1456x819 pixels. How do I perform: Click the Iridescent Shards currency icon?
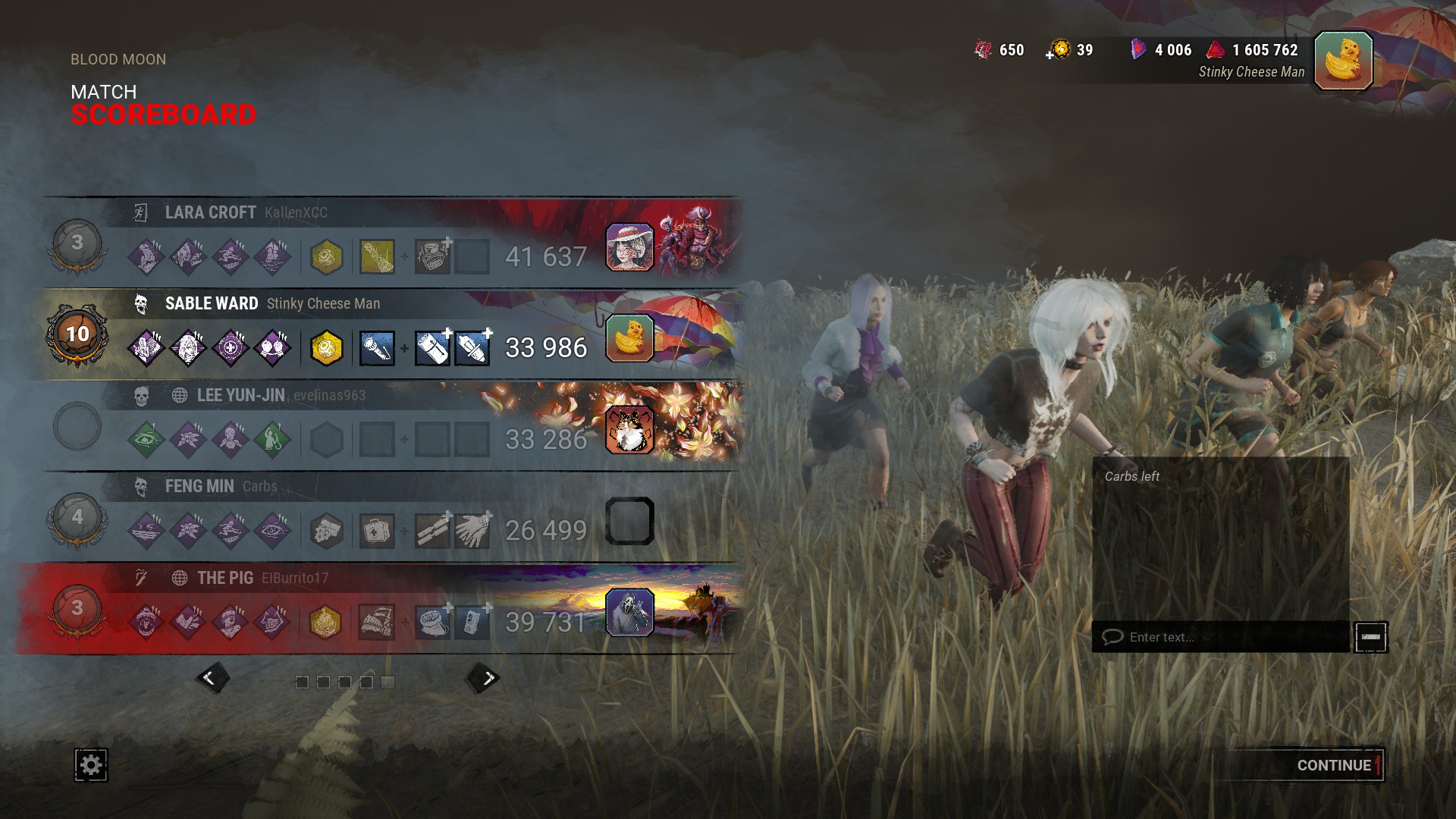click(1137, 50)
